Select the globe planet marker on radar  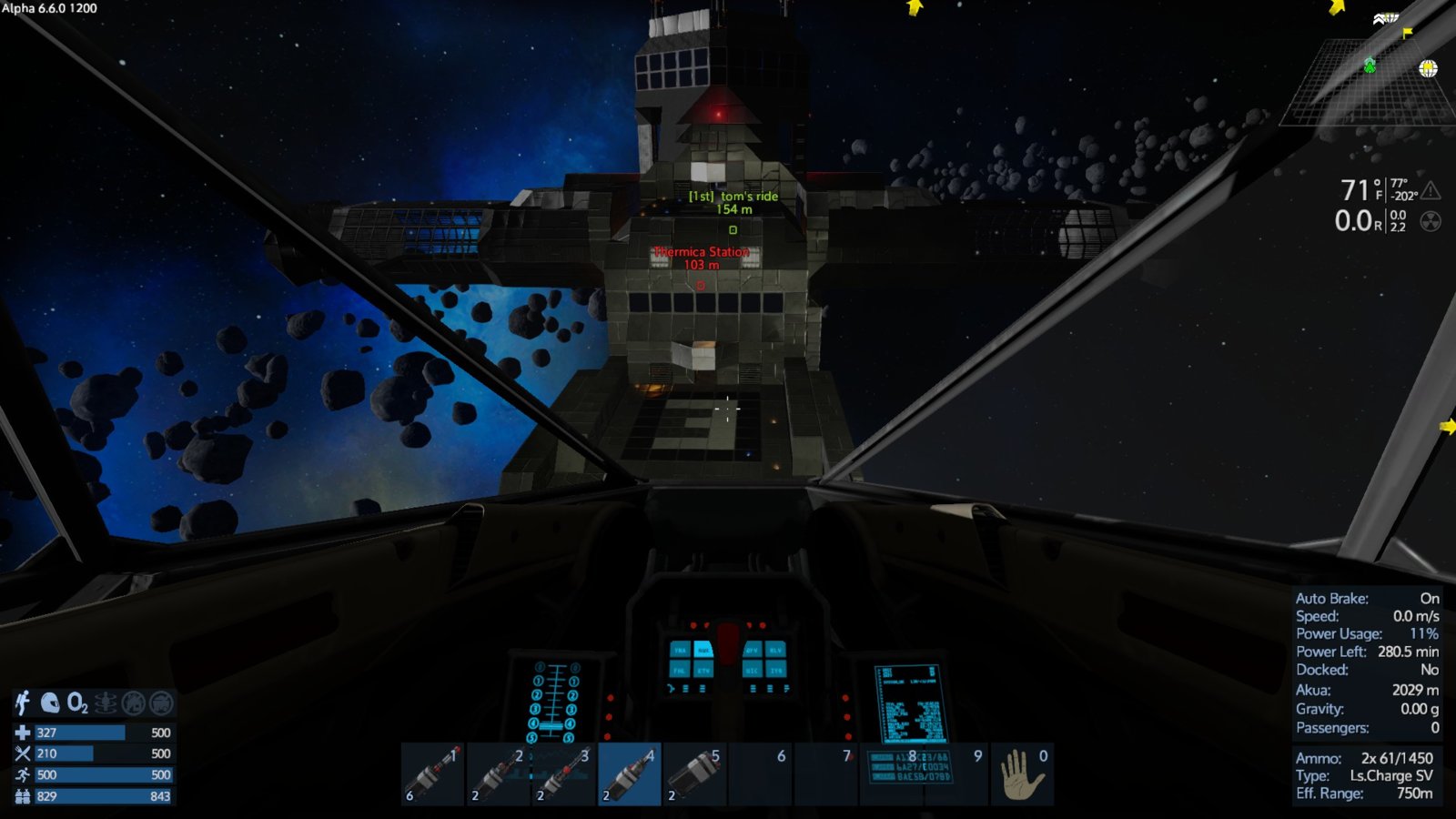[x=1428, y=68]
